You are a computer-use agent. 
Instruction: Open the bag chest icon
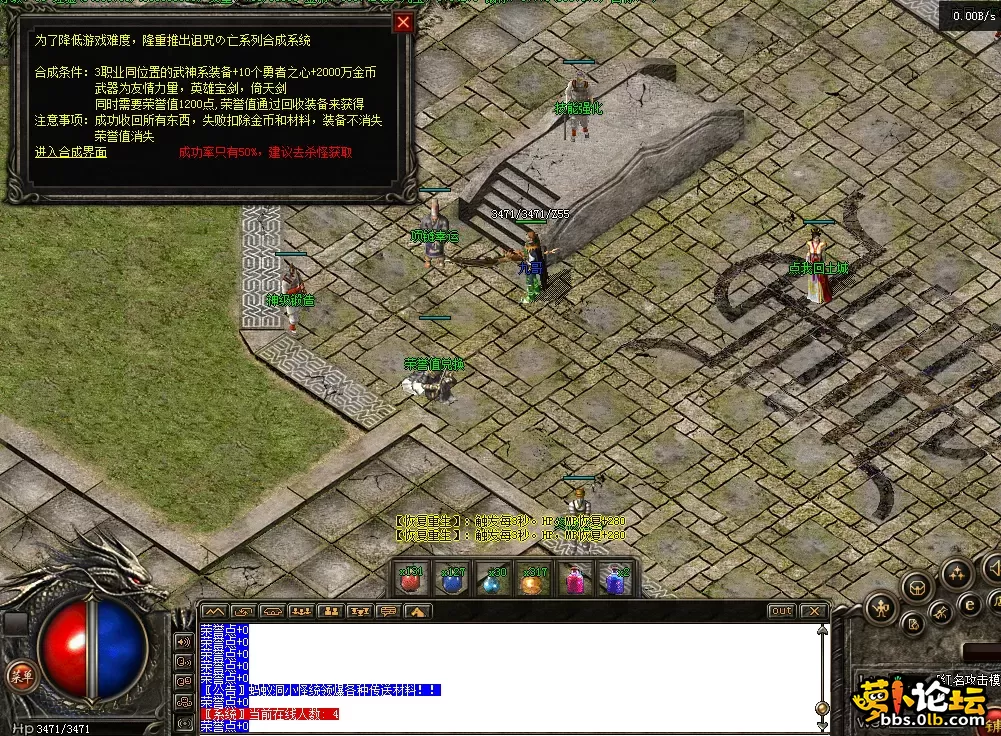coord(918,589)
